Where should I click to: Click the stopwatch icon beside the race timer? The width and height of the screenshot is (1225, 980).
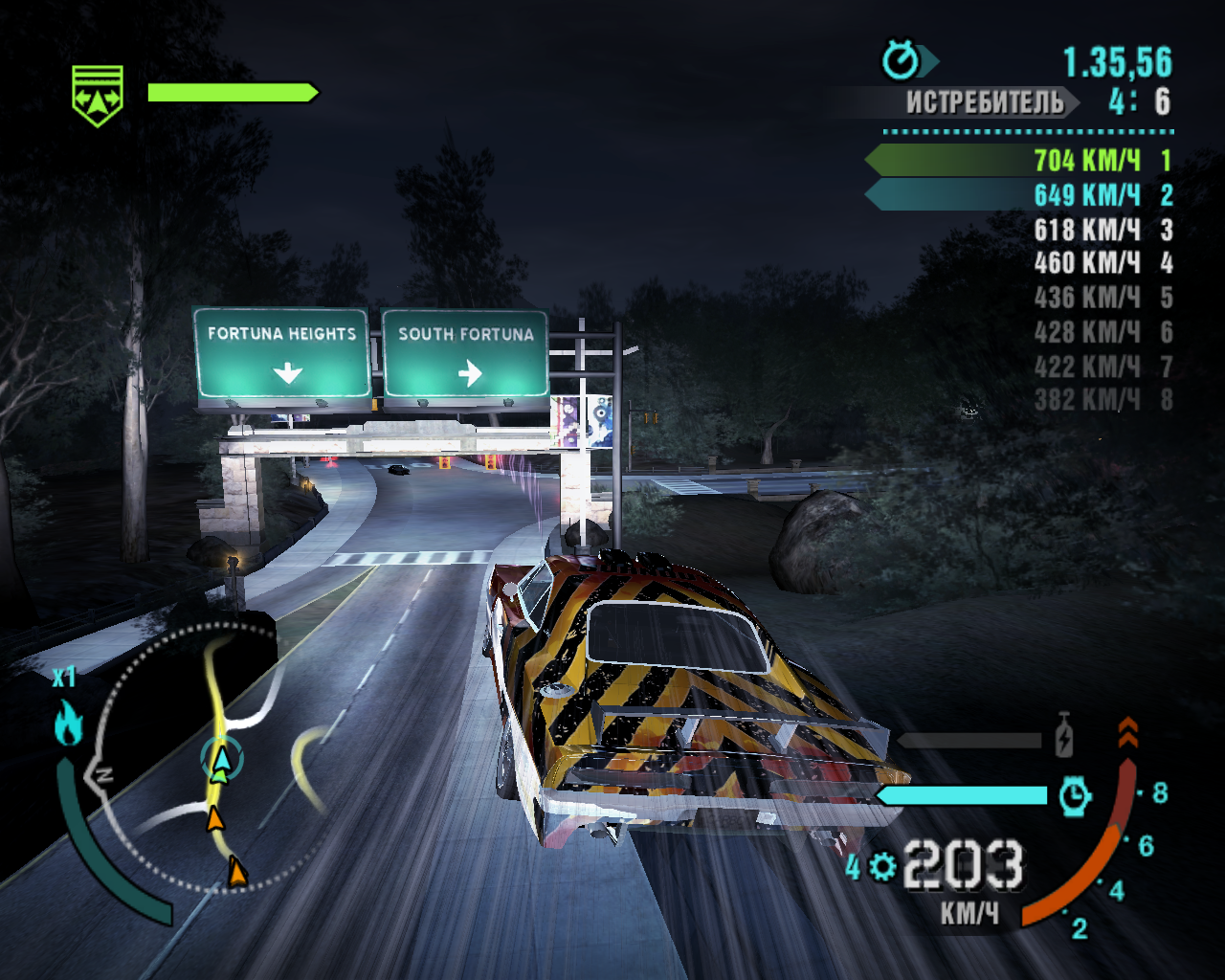901,61
